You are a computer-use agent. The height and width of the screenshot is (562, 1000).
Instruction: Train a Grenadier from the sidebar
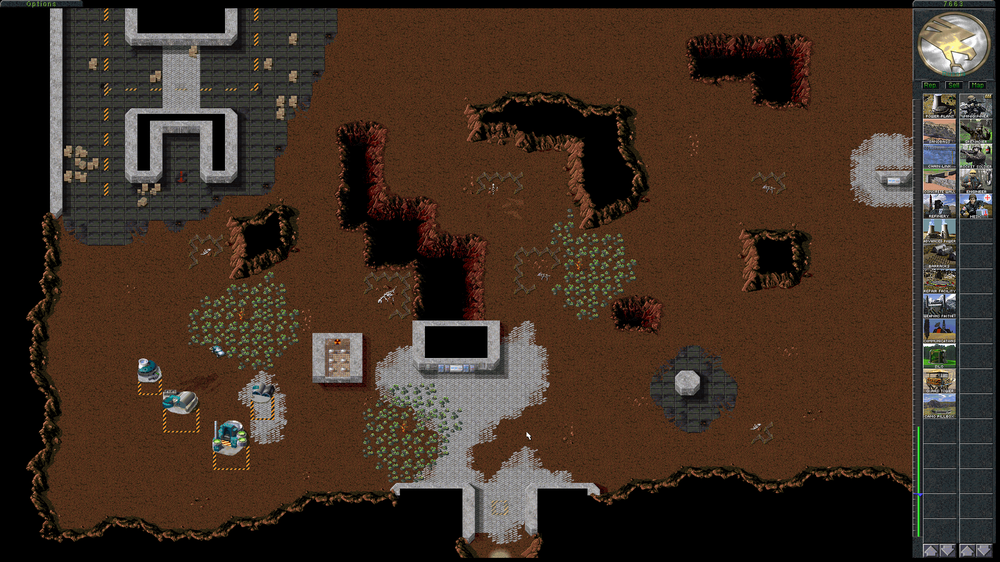point(976,132)
